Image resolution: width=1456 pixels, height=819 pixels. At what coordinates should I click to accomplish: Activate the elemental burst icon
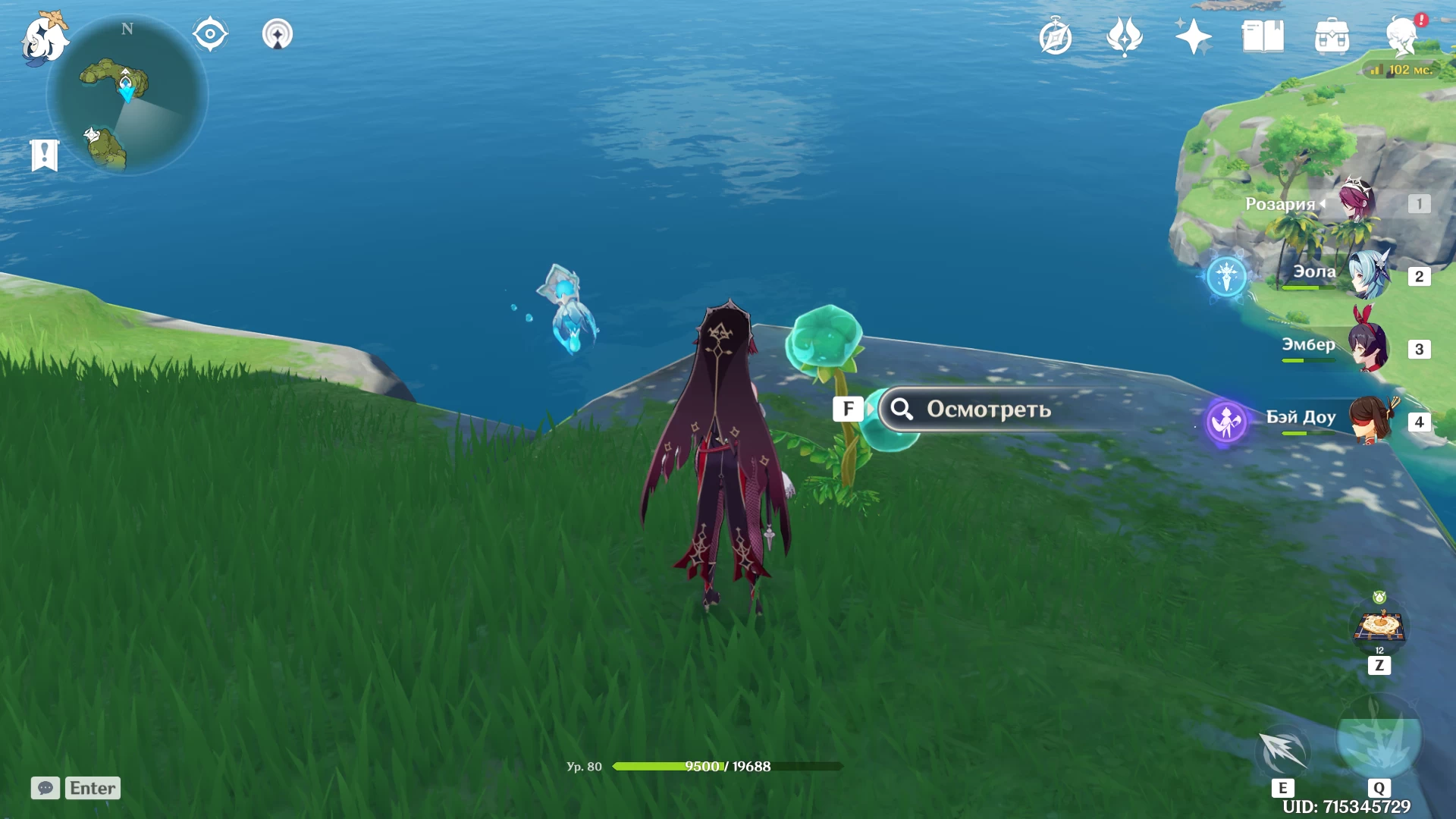click(x=1379, y=741)
